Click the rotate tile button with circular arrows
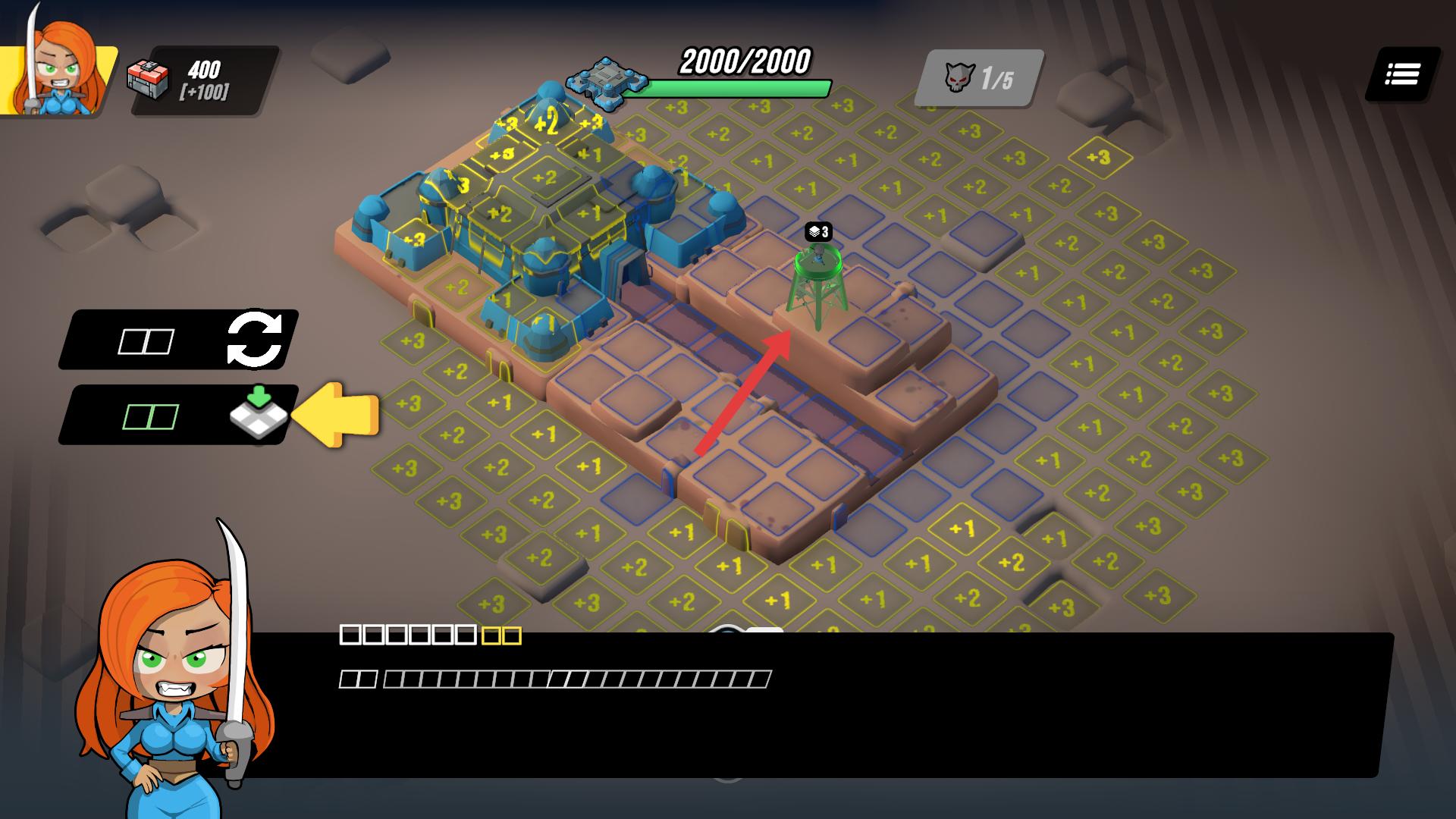The height and width of the screenshot is (819, 1456). pos(255,339)
